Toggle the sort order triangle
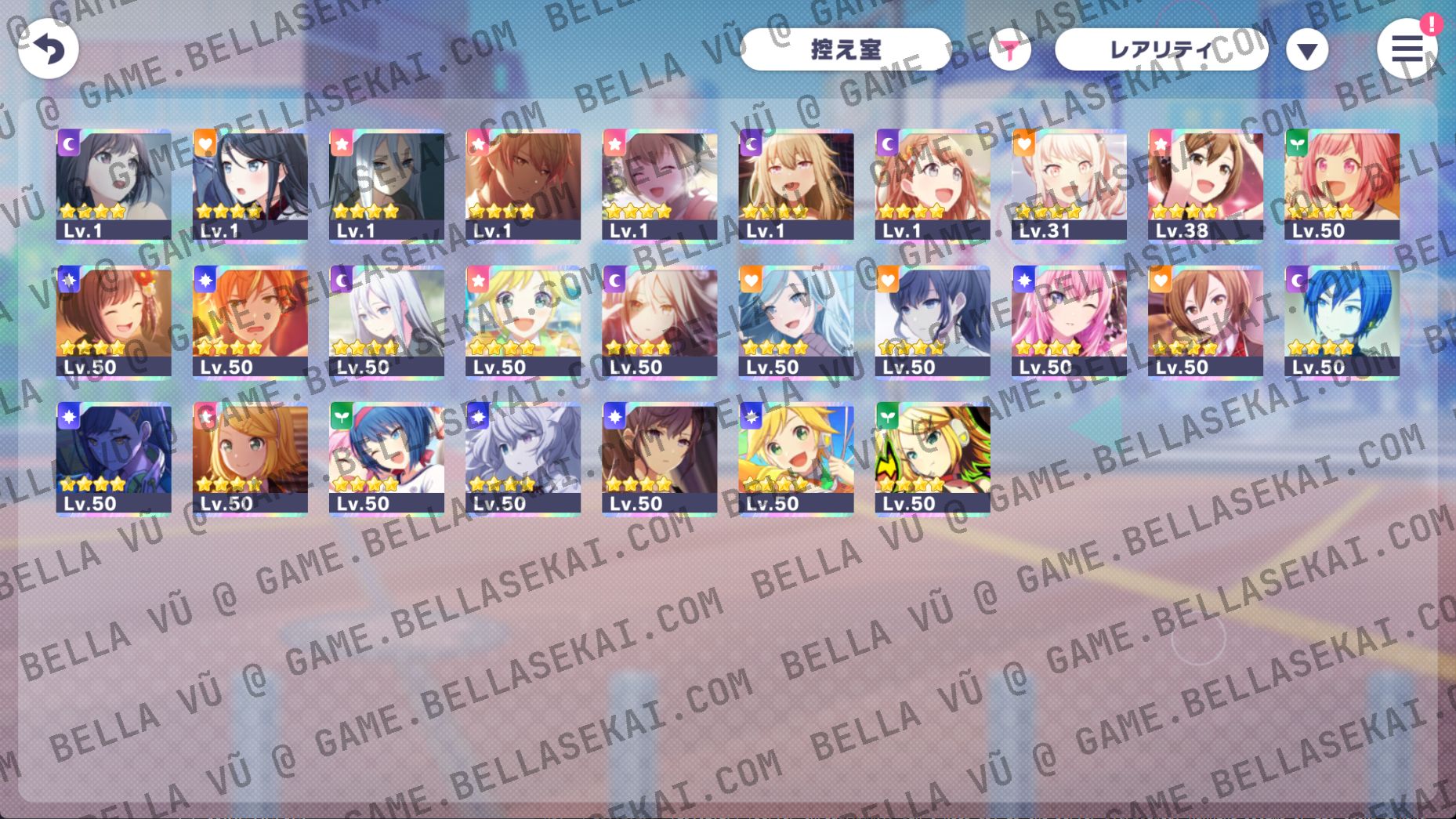The width and height of the screenshot is (1456, 819). point(1307,49)
